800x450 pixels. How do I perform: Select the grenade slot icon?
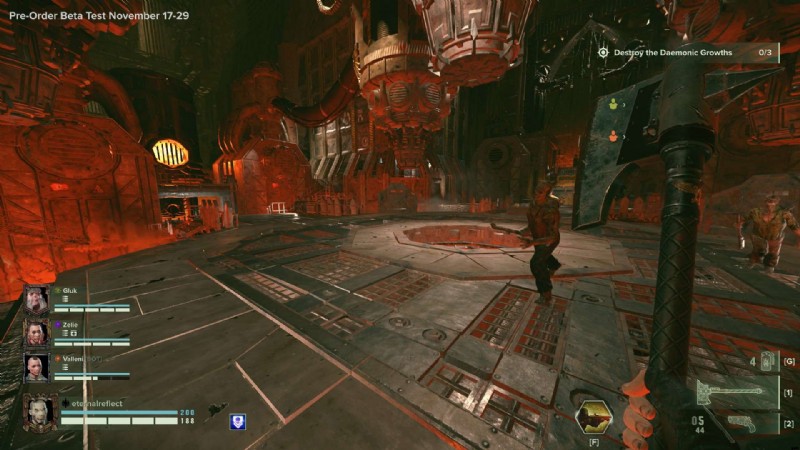(x=768, y=361)
